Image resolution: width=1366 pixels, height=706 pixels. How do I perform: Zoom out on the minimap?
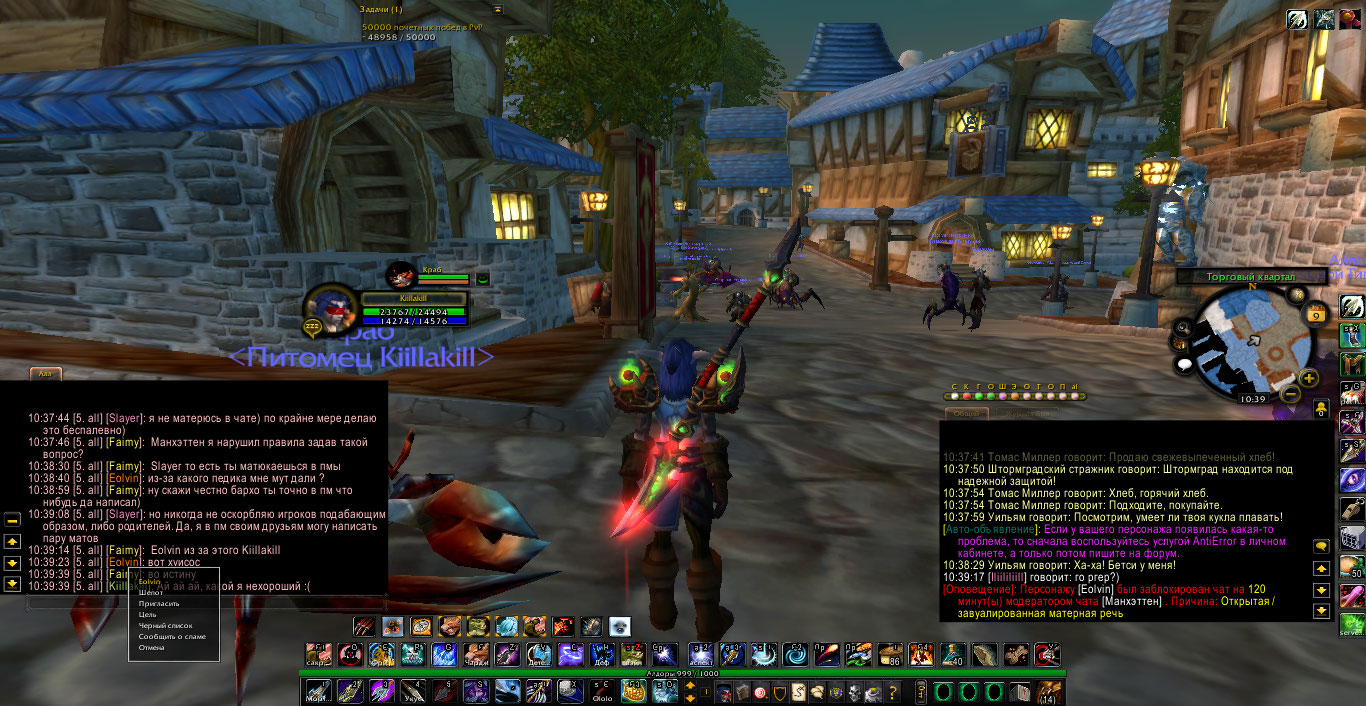1291,394
